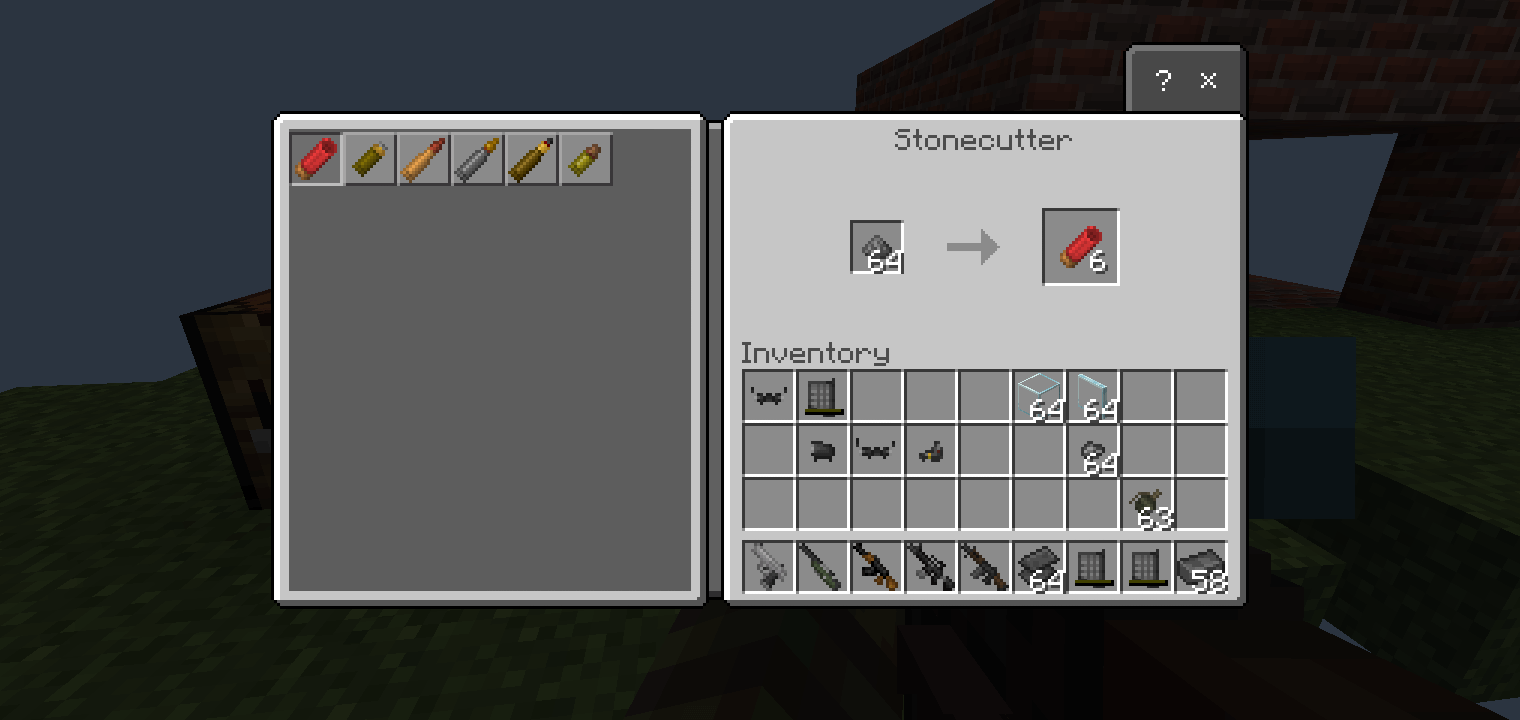Choose the silver pistol in the hotbar
Viewport: 1520px width, 720px height.
pos(769,567)
